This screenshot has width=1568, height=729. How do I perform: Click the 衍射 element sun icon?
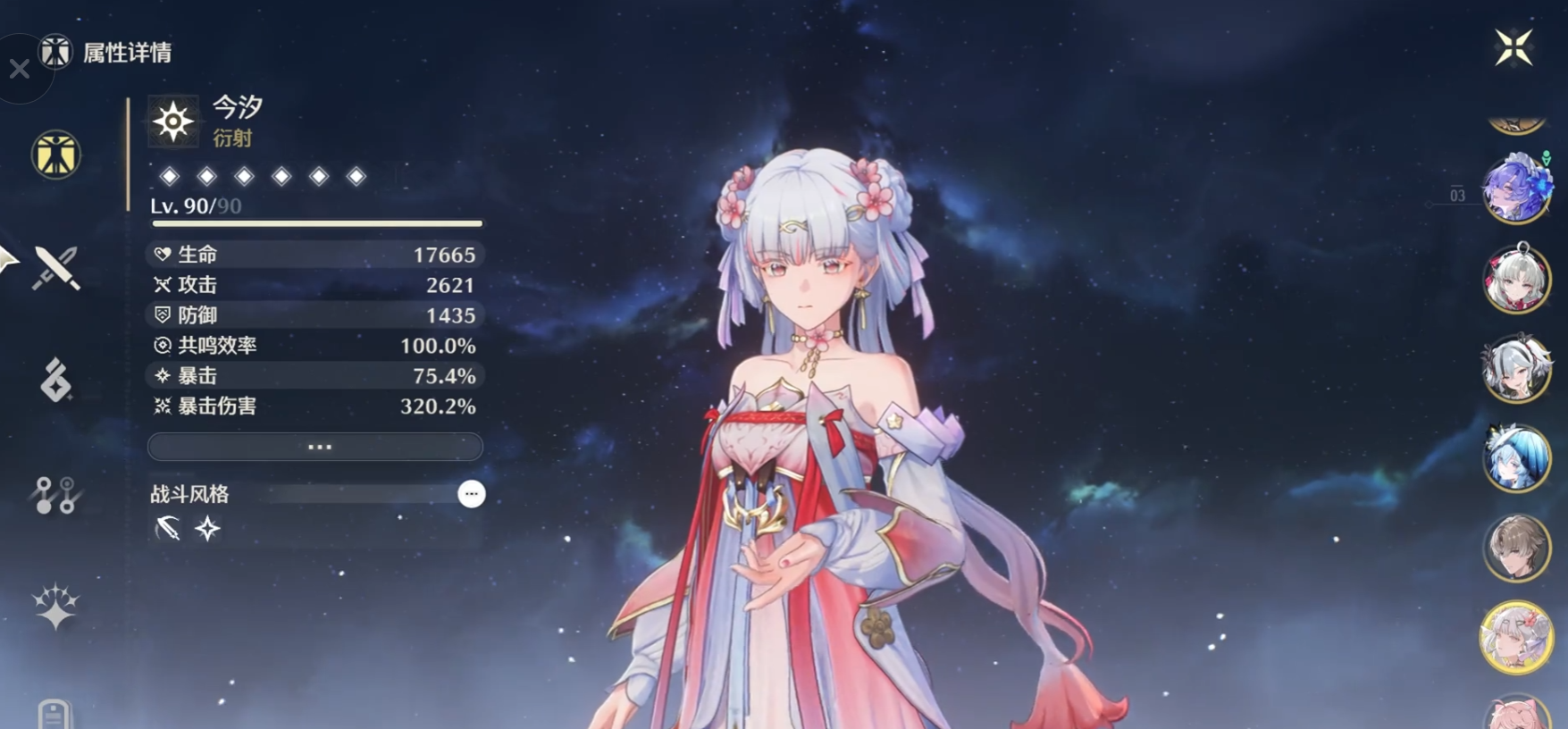173,121
